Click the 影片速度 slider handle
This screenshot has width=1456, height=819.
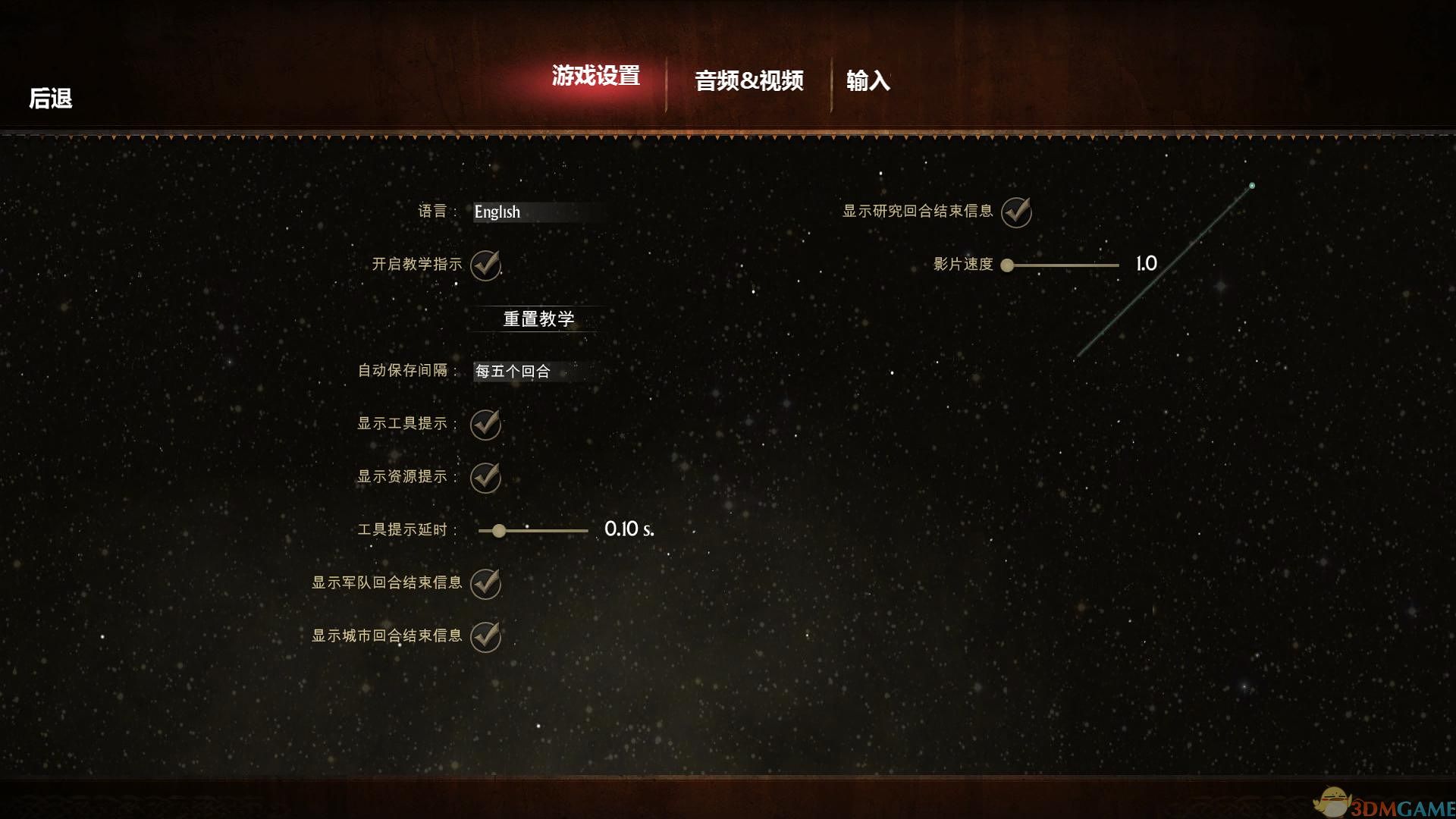[x=1006, y=265]
